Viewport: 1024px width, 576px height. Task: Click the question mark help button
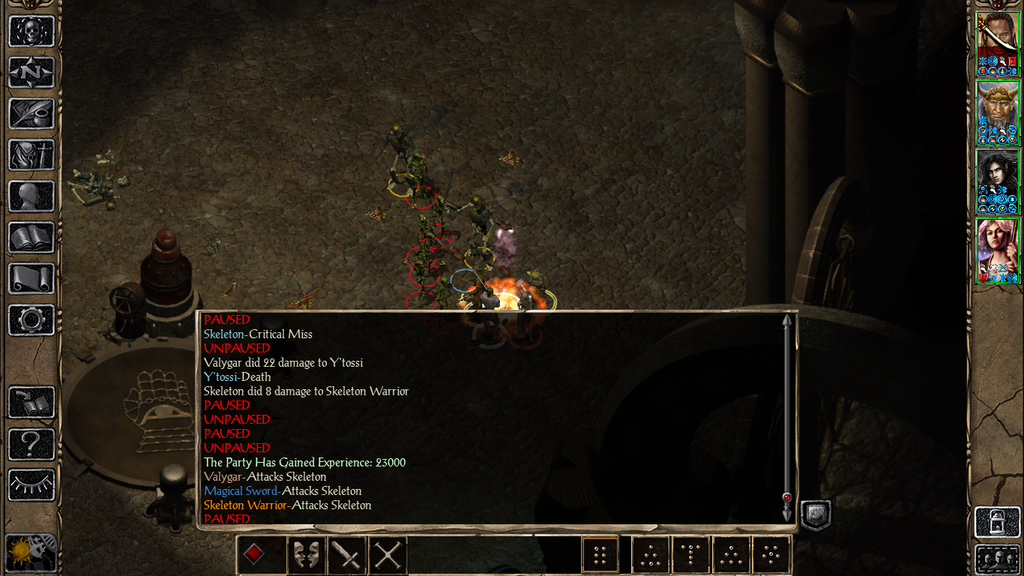tap(31, 443)
